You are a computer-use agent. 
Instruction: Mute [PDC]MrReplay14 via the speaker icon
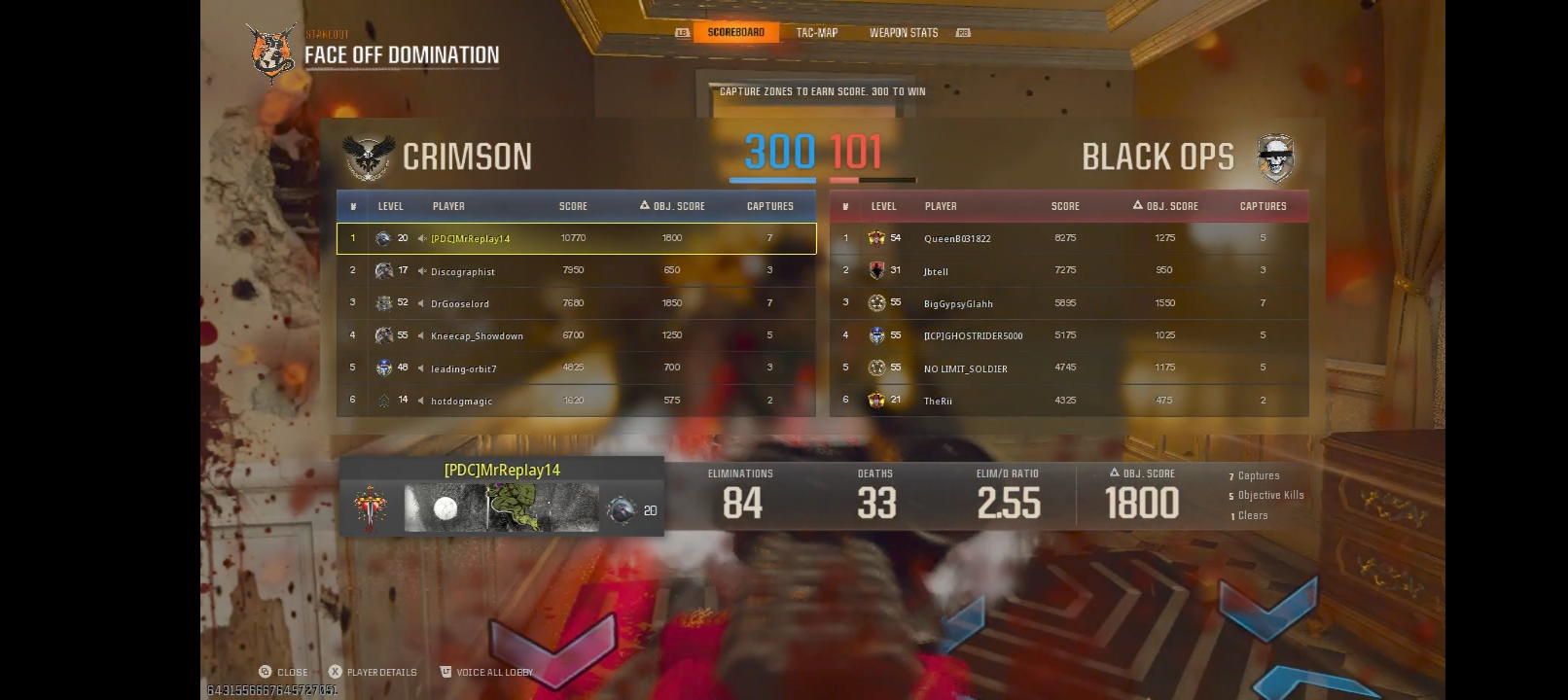pos(420,238)
